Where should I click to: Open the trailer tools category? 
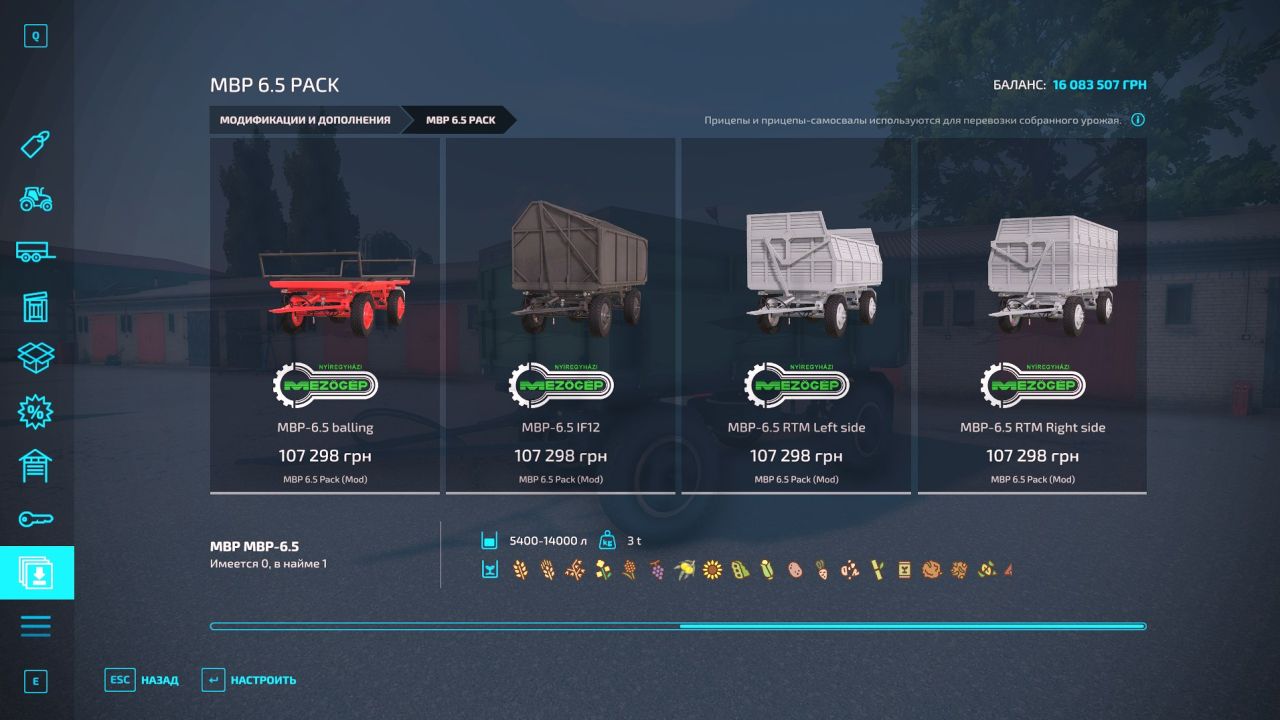36,253
